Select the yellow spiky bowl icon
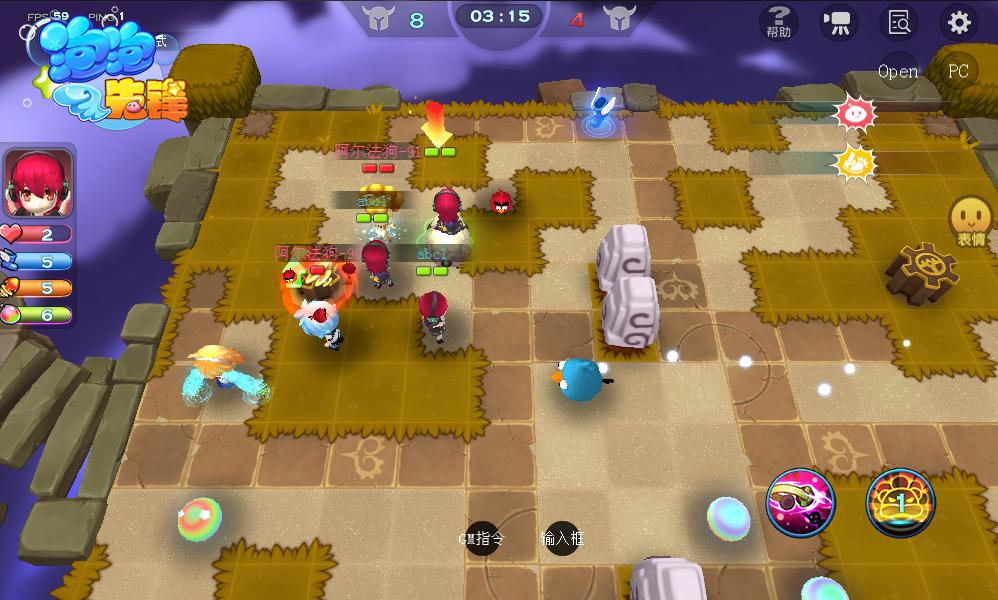Screen dimensions: 998x600 [x=856, y=161]
